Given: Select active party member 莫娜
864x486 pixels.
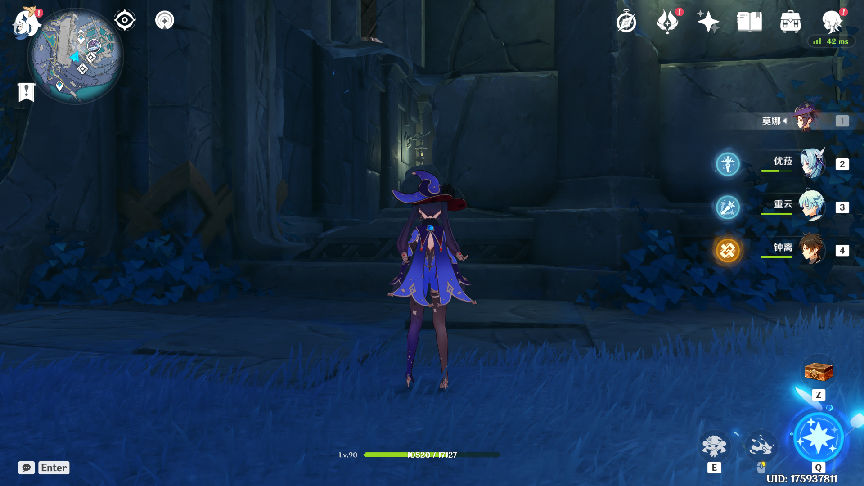Looking at the screenshot, I should click(806, 120).
